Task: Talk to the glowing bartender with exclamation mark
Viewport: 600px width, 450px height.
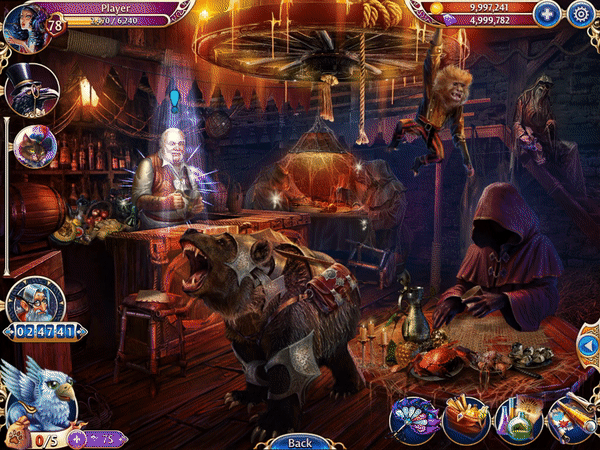Action: pos(175,170)
